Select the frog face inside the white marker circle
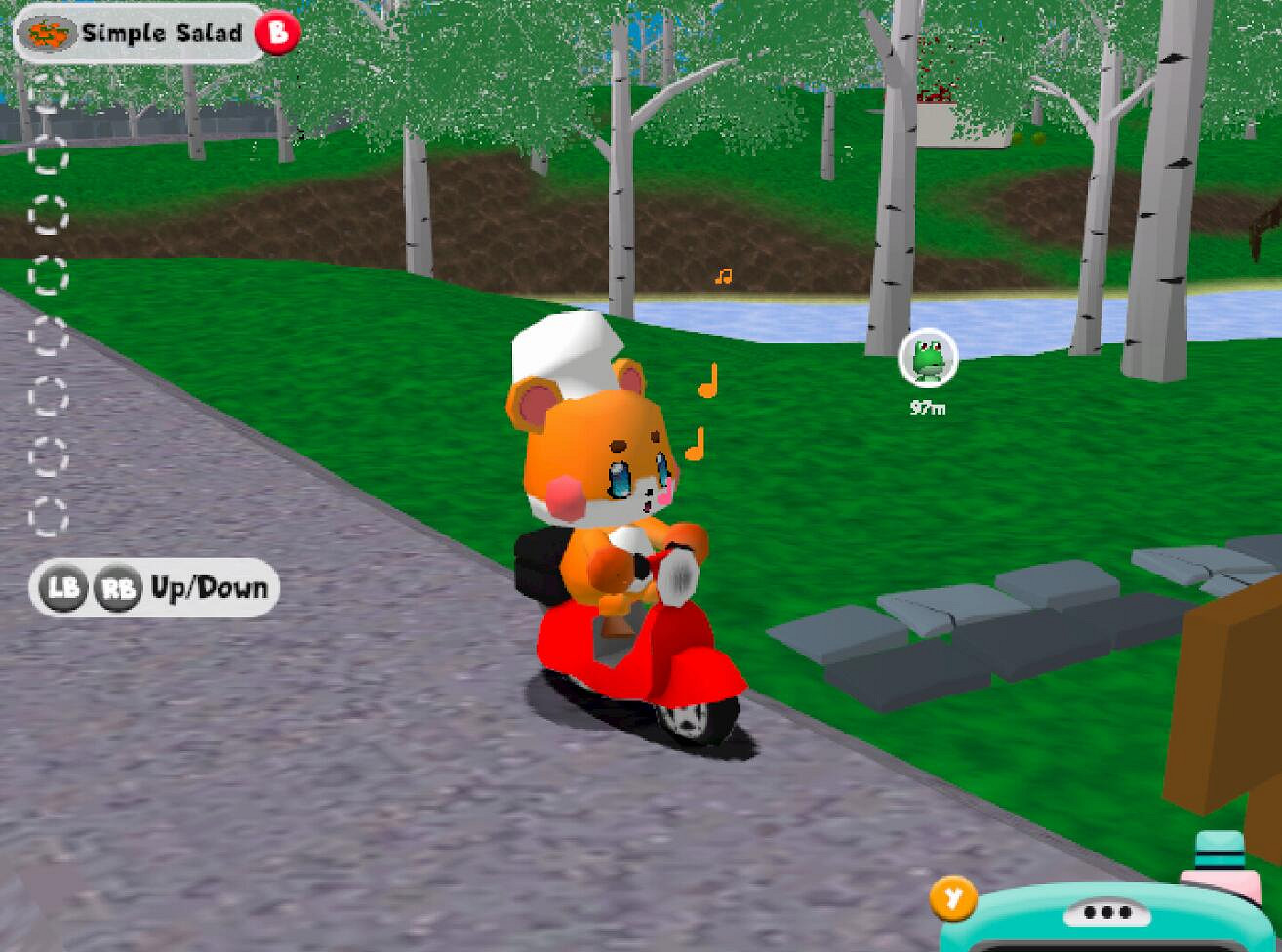Image resolution: width=1282 pixels, height=952 pixels. click(925, 356)
